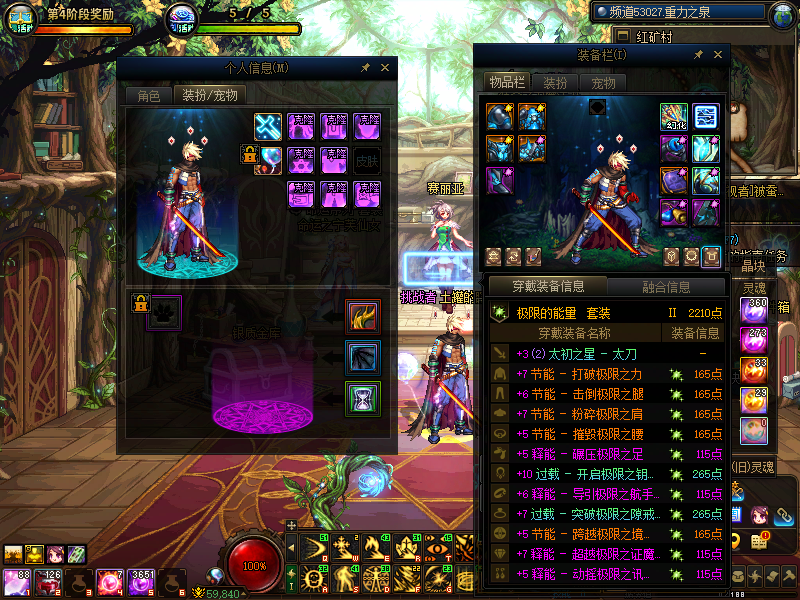The image size is (800, 600).
Task: Switch to the 角色 tab
Action: coord(148,96)
